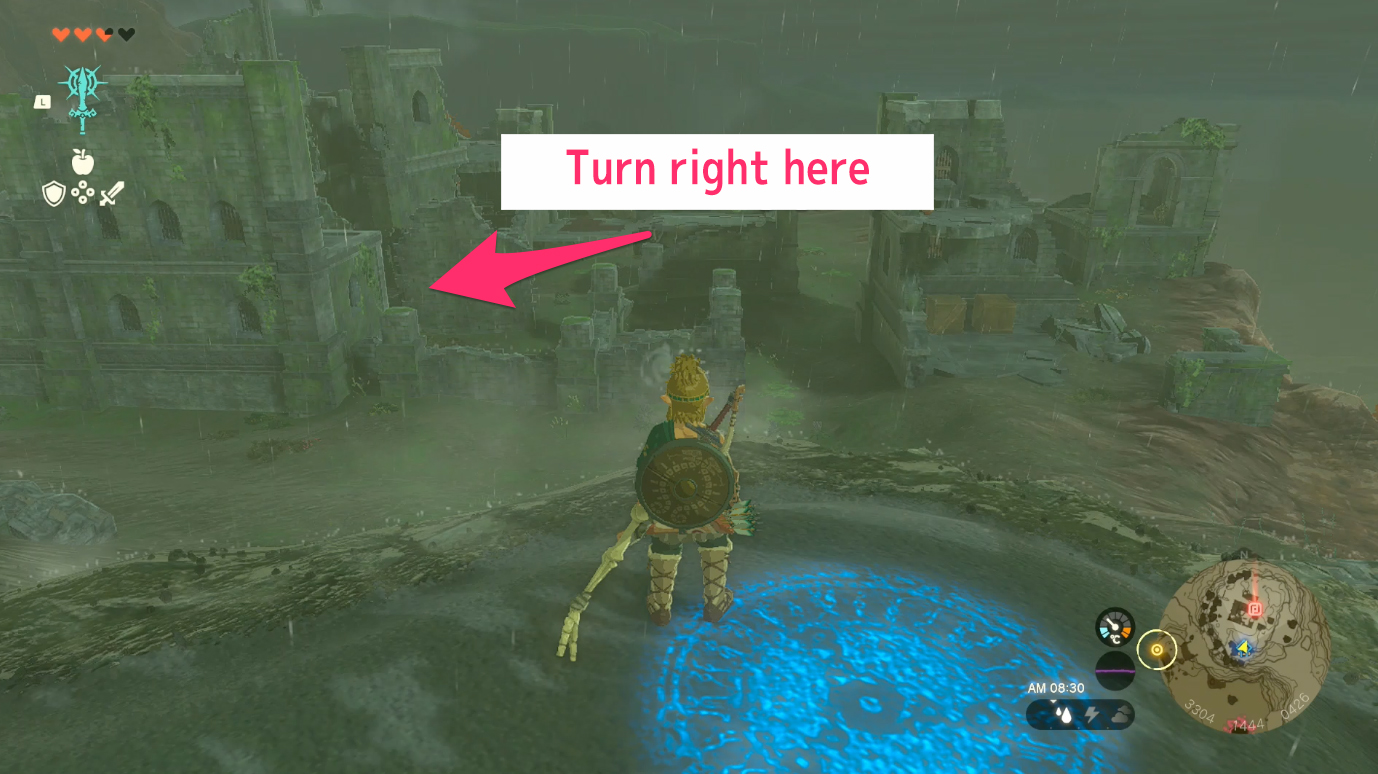
Task: Click the yellow player arrow on minimap
Action: pos(1243,648)
